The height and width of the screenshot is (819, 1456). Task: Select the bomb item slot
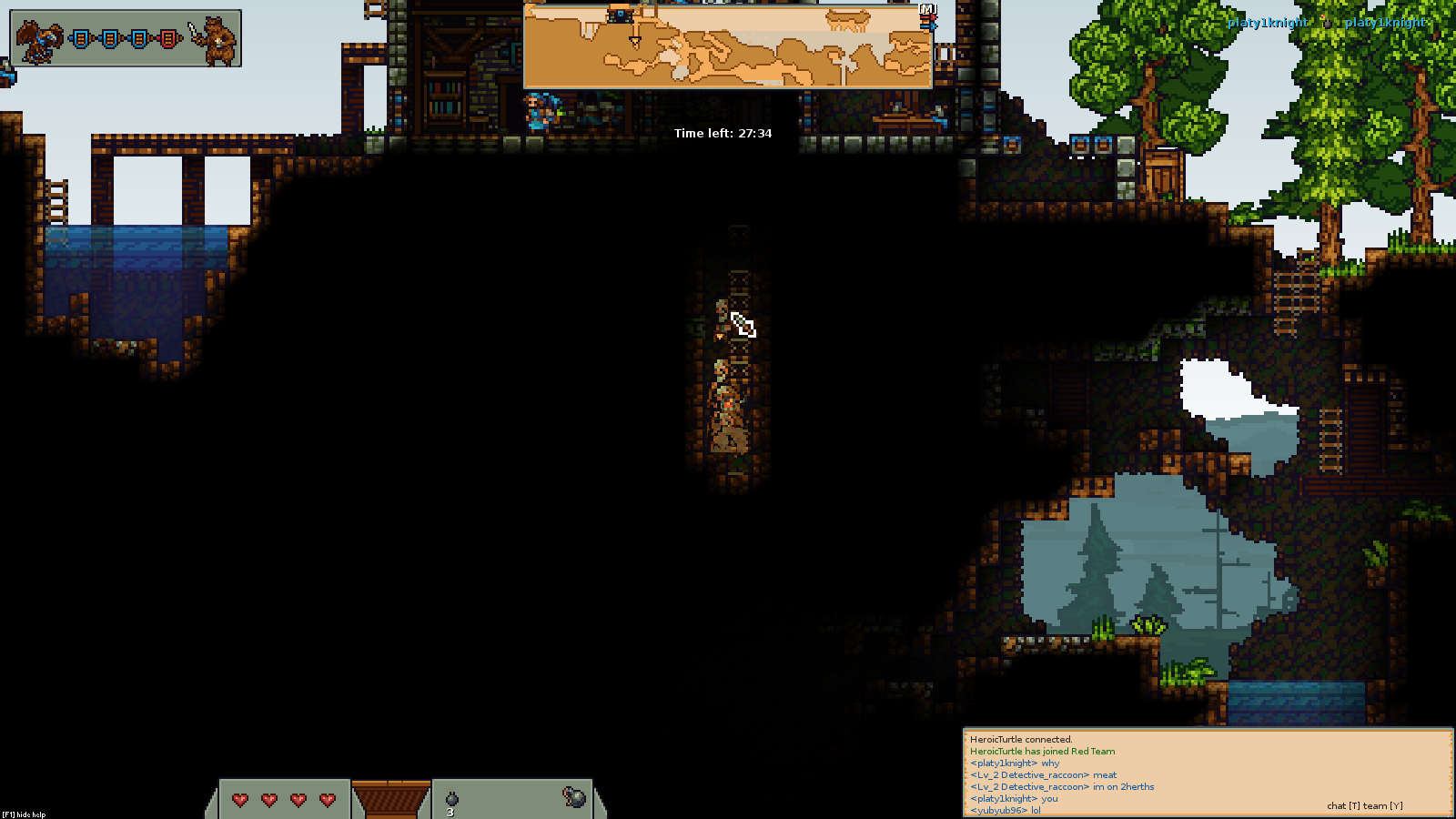[x=451, y=800]
